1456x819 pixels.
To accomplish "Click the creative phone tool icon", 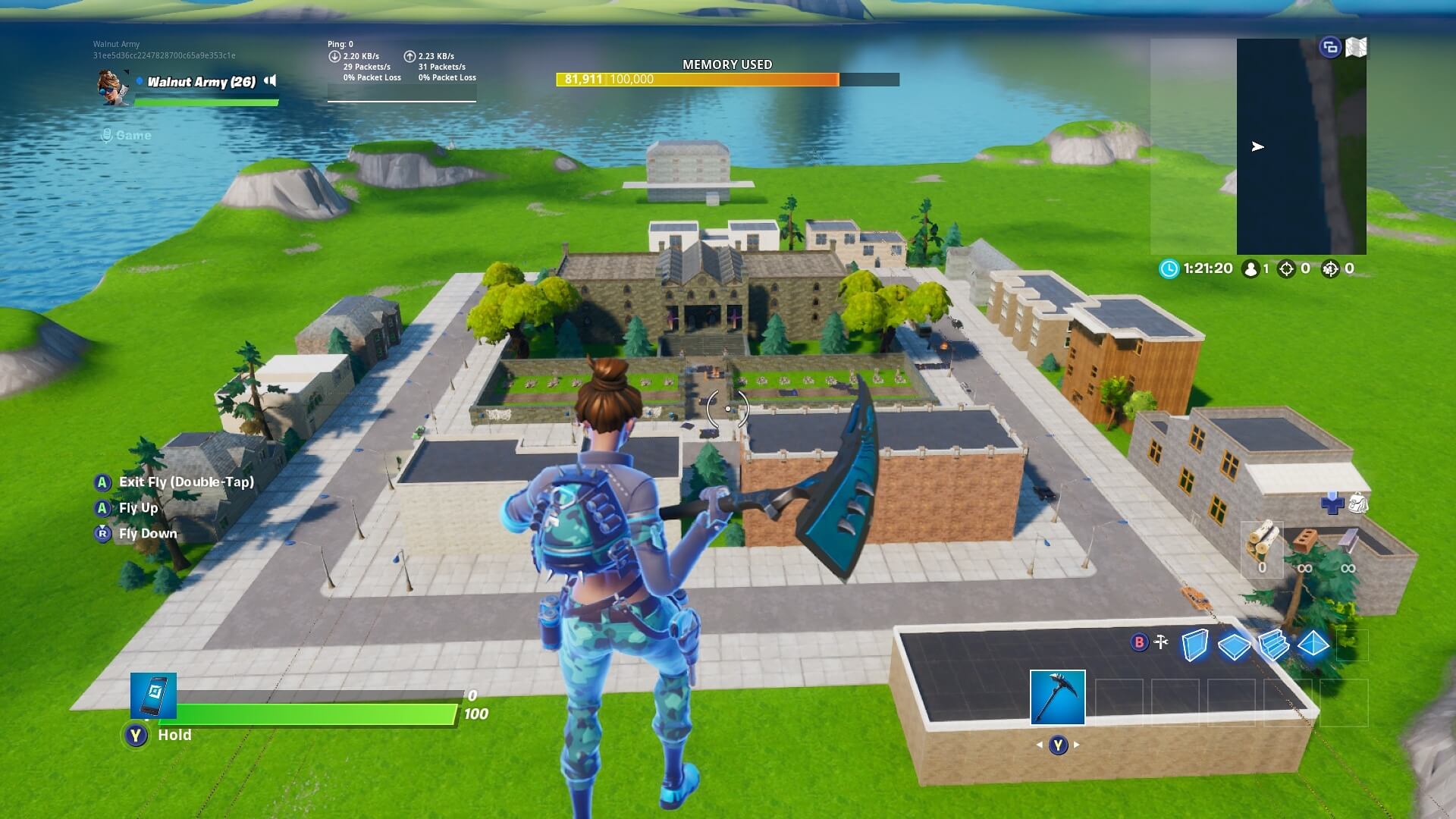I will click(x=153, y=695).
